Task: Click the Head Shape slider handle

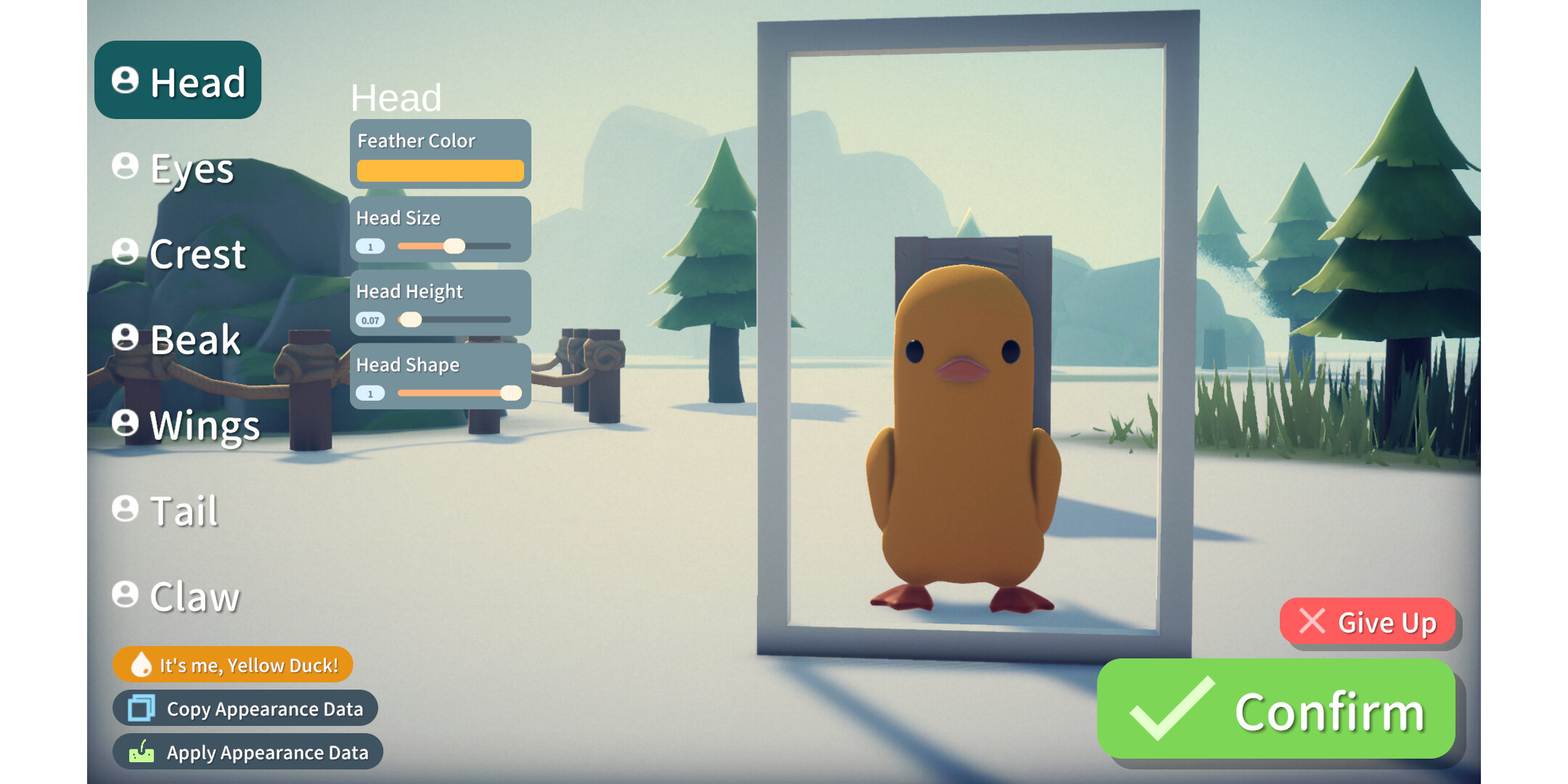Action: coord(511,393)
